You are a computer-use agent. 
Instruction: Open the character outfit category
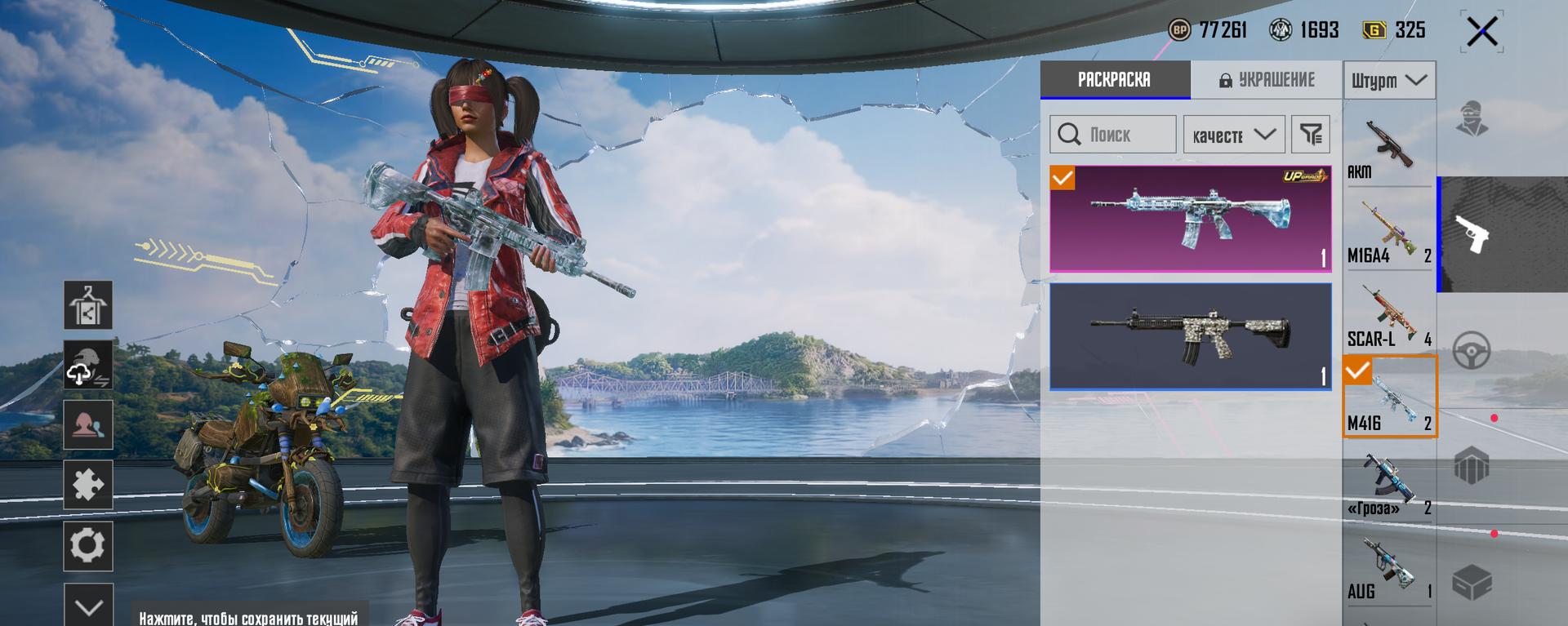pos(1472,119)
